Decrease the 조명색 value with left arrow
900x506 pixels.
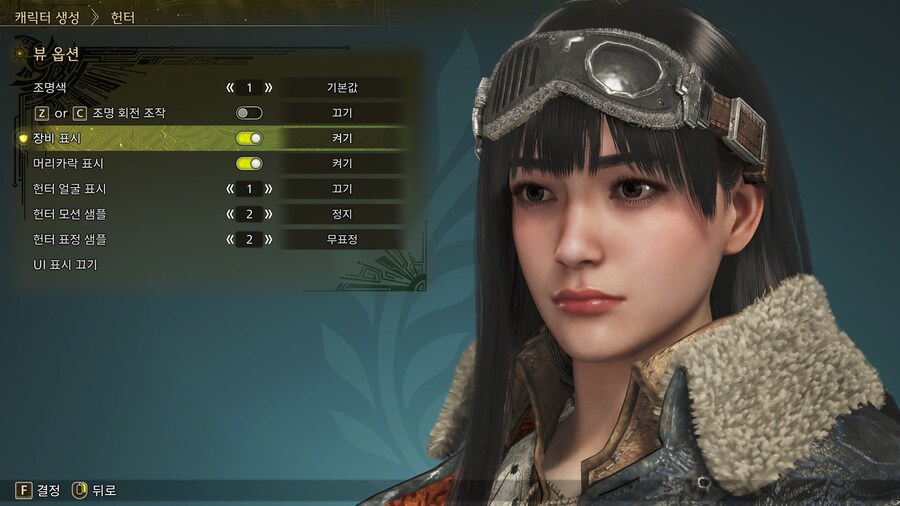click(x=230, y=88)
